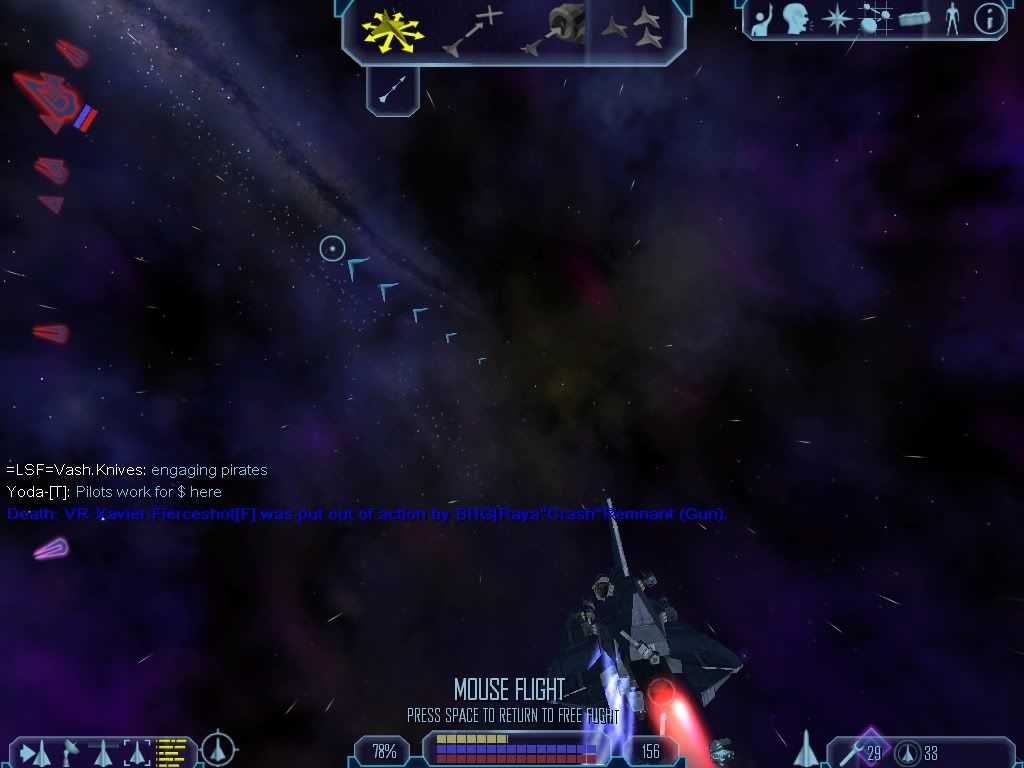Click the small arrow tab below the maneuver bar
This screenshot has width=1024, height=768.
393,91
